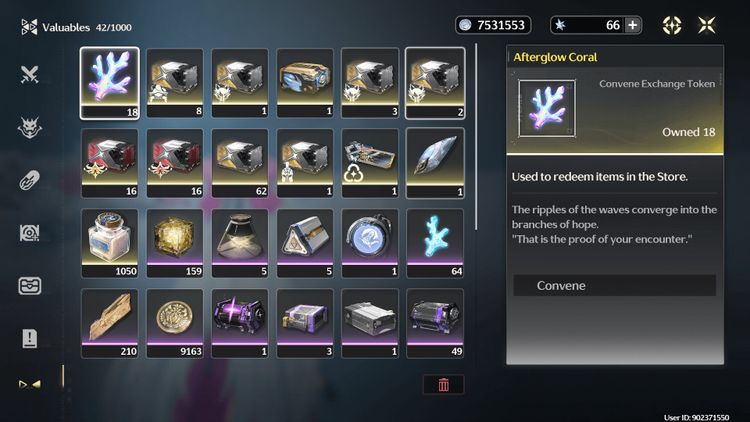Switch to the crossed swords weapons tab

[29, 73]
